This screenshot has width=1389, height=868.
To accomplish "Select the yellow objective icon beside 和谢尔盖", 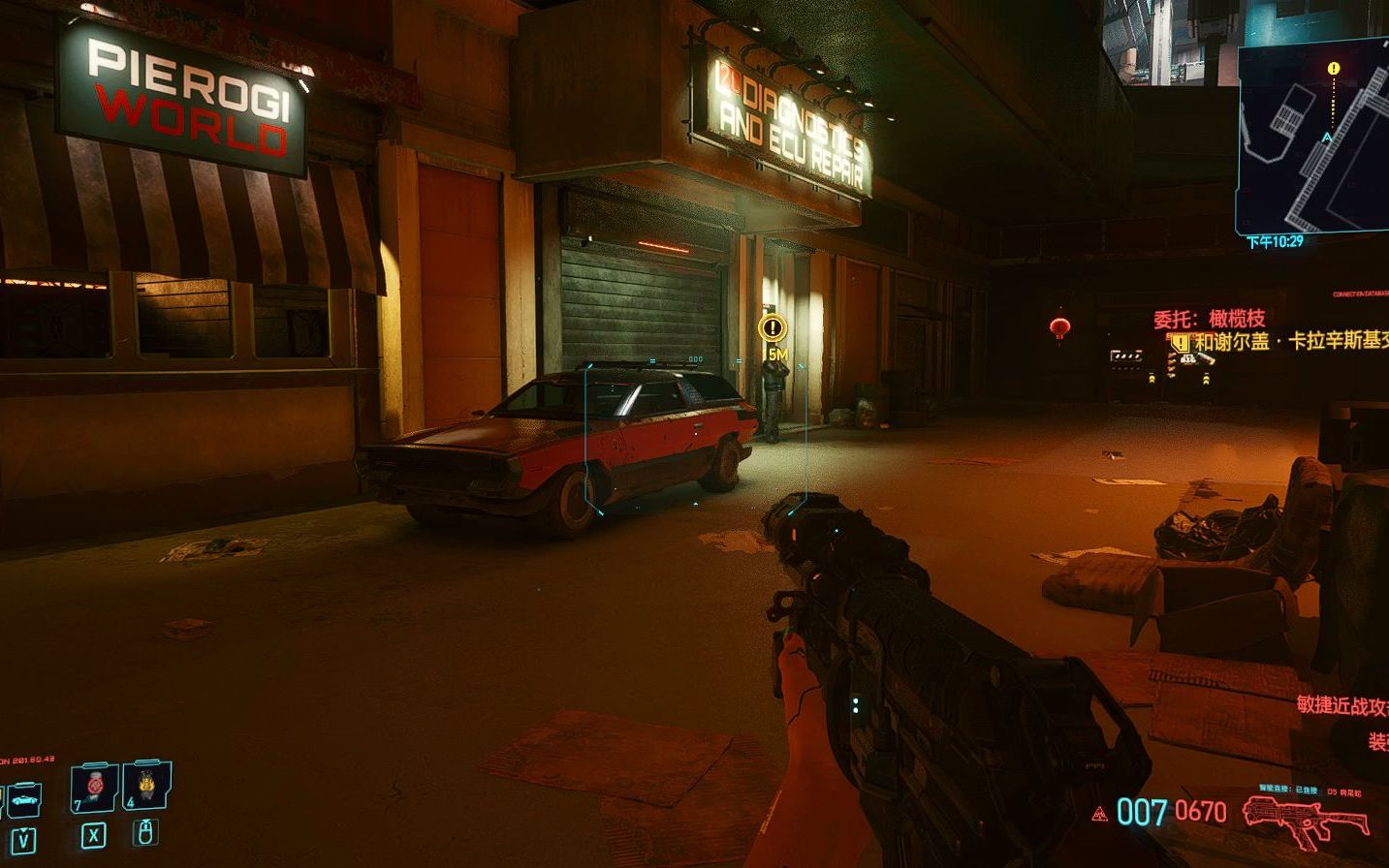I will (x=1179, y=342).
